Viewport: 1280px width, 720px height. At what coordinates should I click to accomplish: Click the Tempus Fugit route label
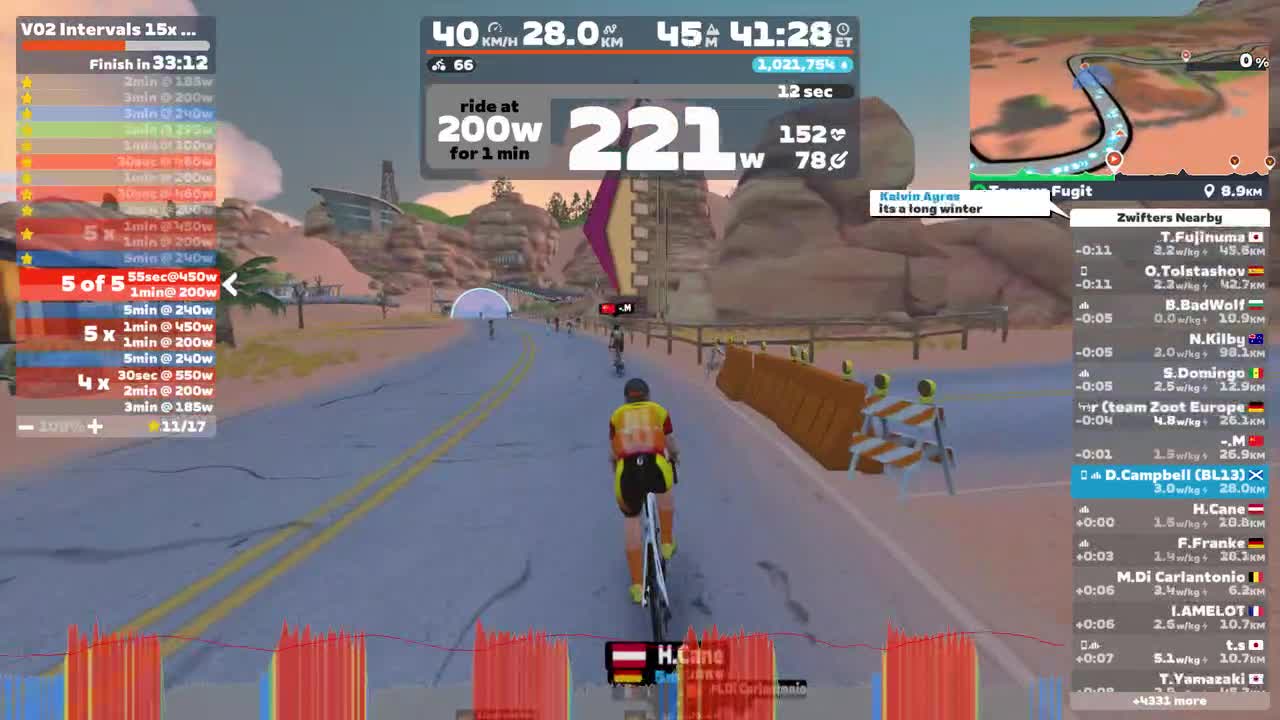(x=1040, y=191)
